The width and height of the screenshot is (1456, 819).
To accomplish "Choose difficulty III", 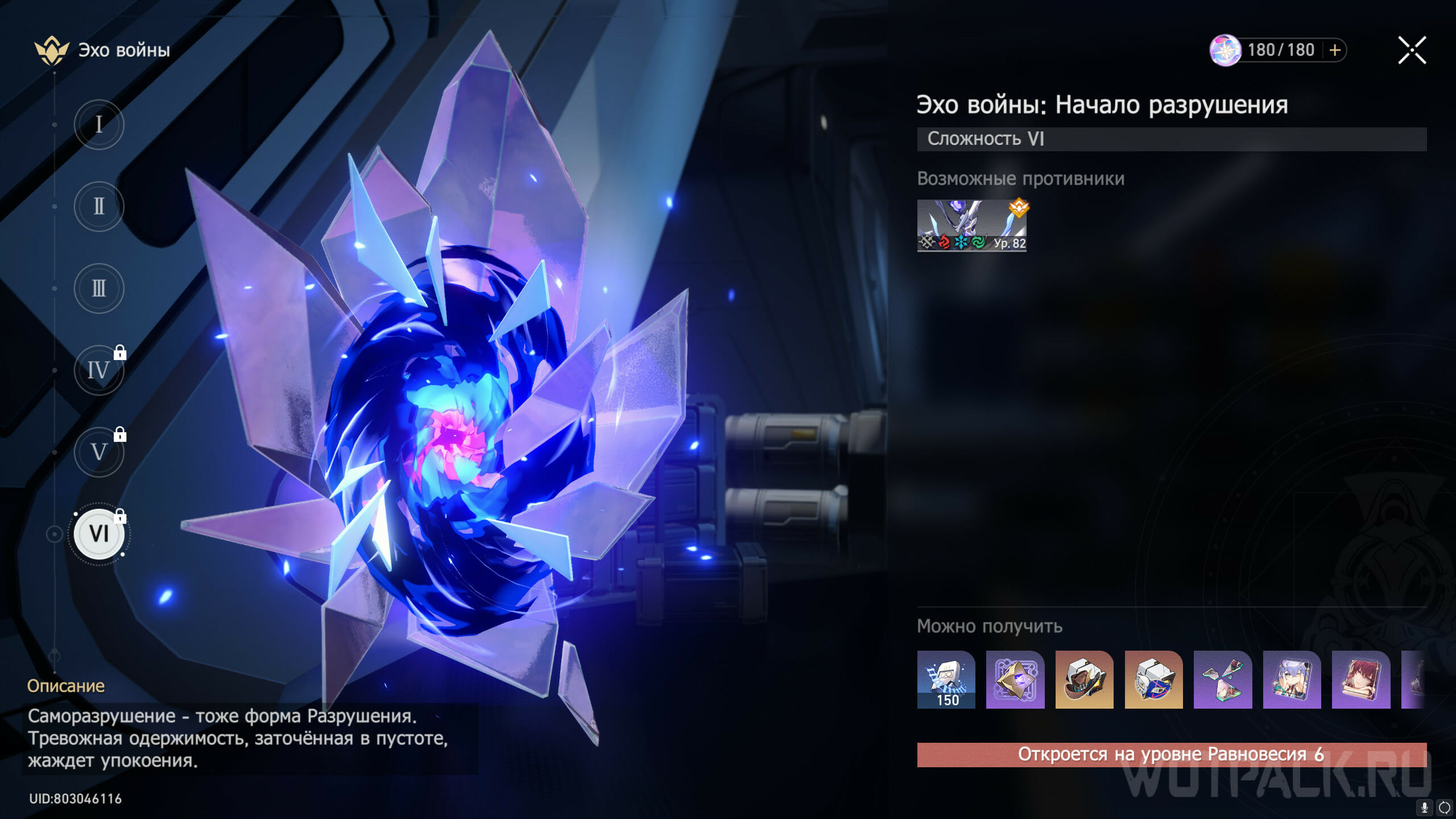I will [99, 288].
